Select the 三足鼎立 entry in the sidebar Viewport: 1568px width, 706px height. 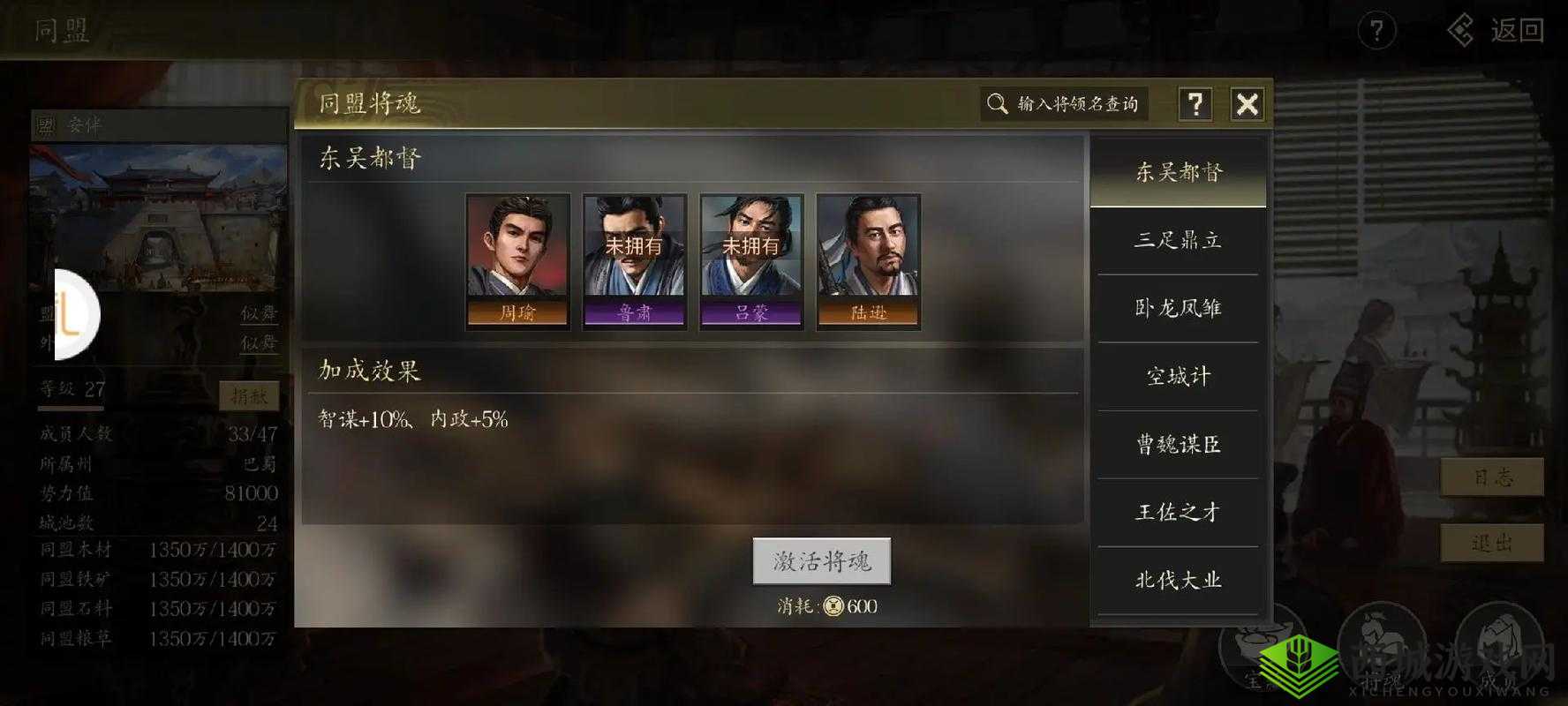1178,240
